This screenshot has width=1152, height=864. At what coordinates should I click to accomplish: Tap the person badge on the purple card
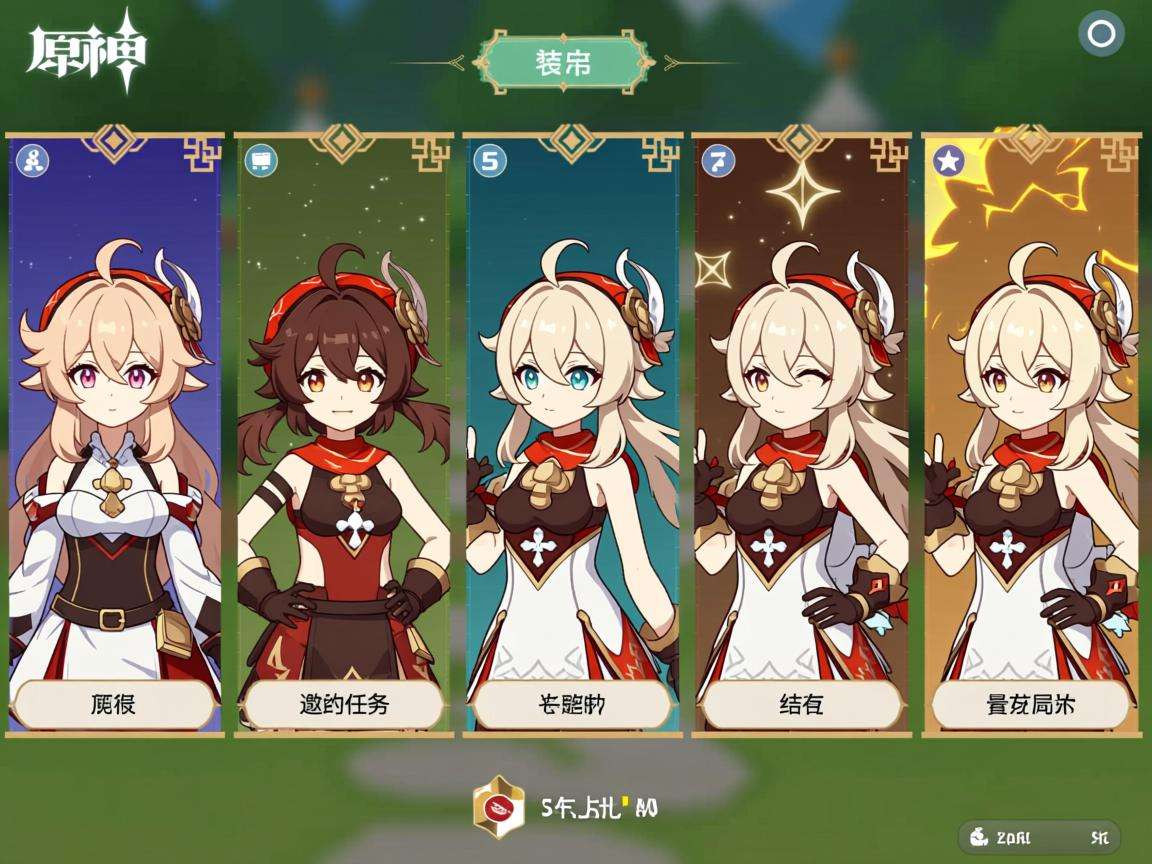[x=33, y=160]
